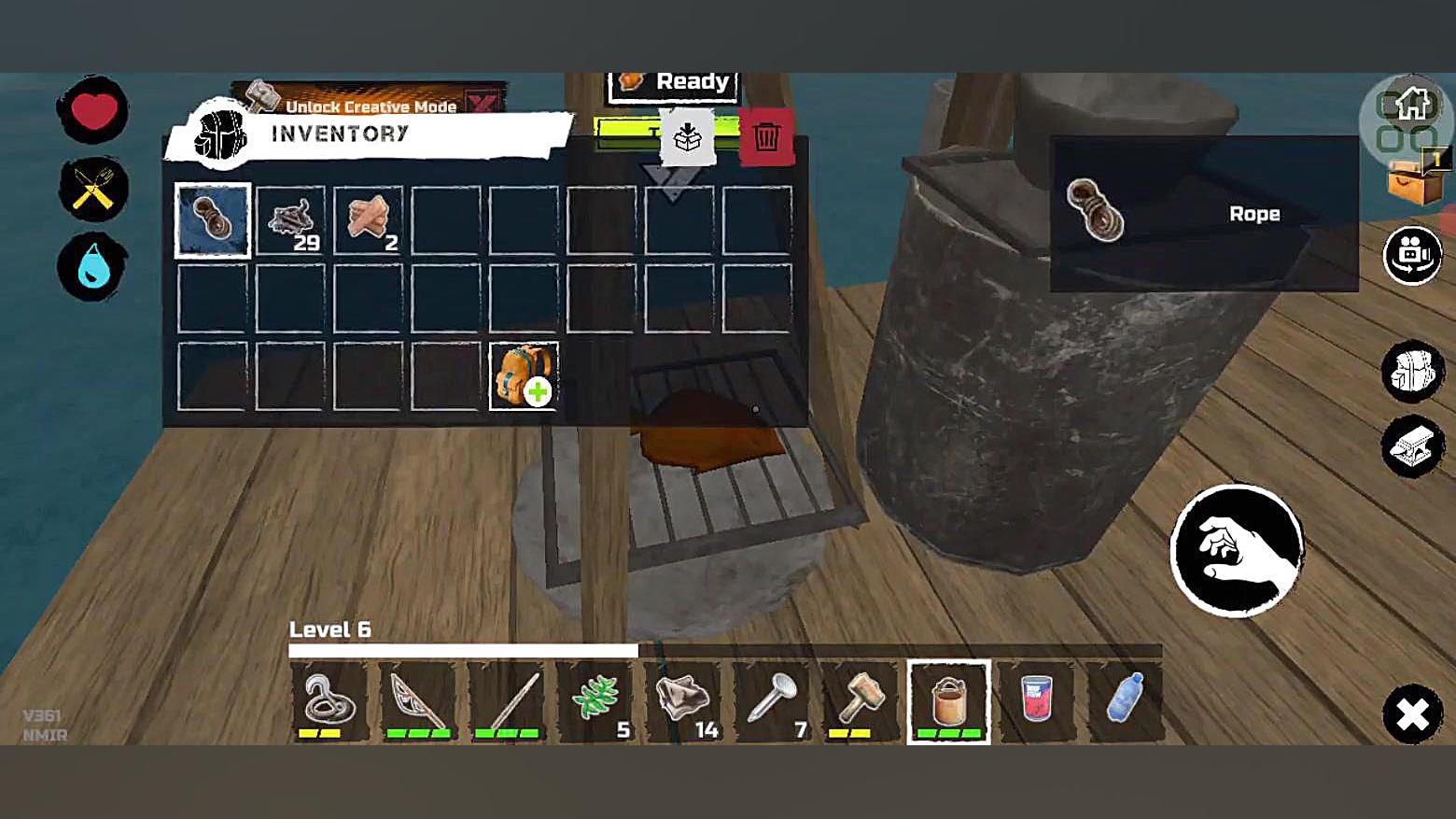
Task: Select the nails hotbar slot
Action: click(x=773, y=702)
